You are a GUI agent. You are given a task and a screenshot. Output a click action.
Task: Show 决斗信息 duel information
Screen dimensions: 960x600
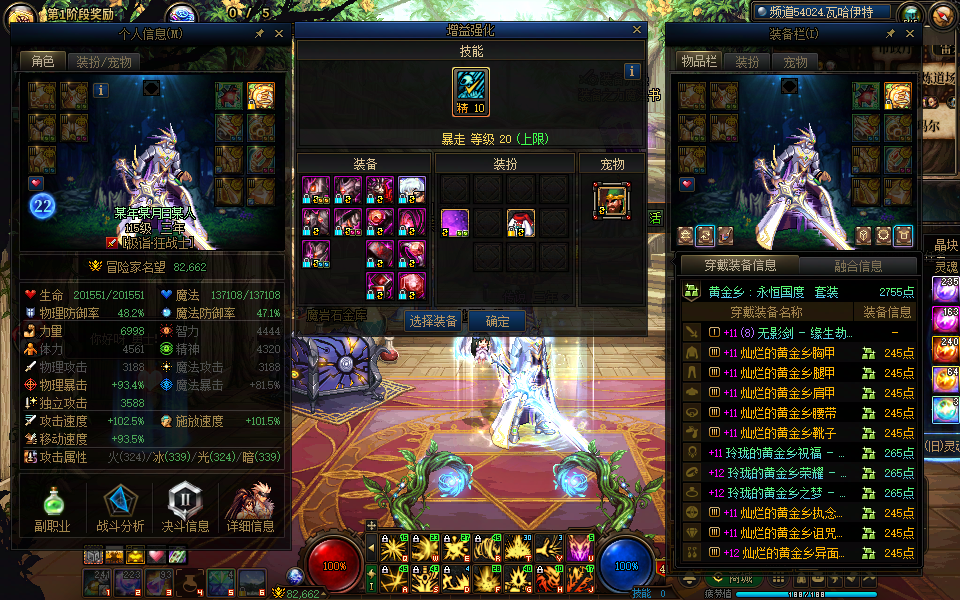pos(186,507)
